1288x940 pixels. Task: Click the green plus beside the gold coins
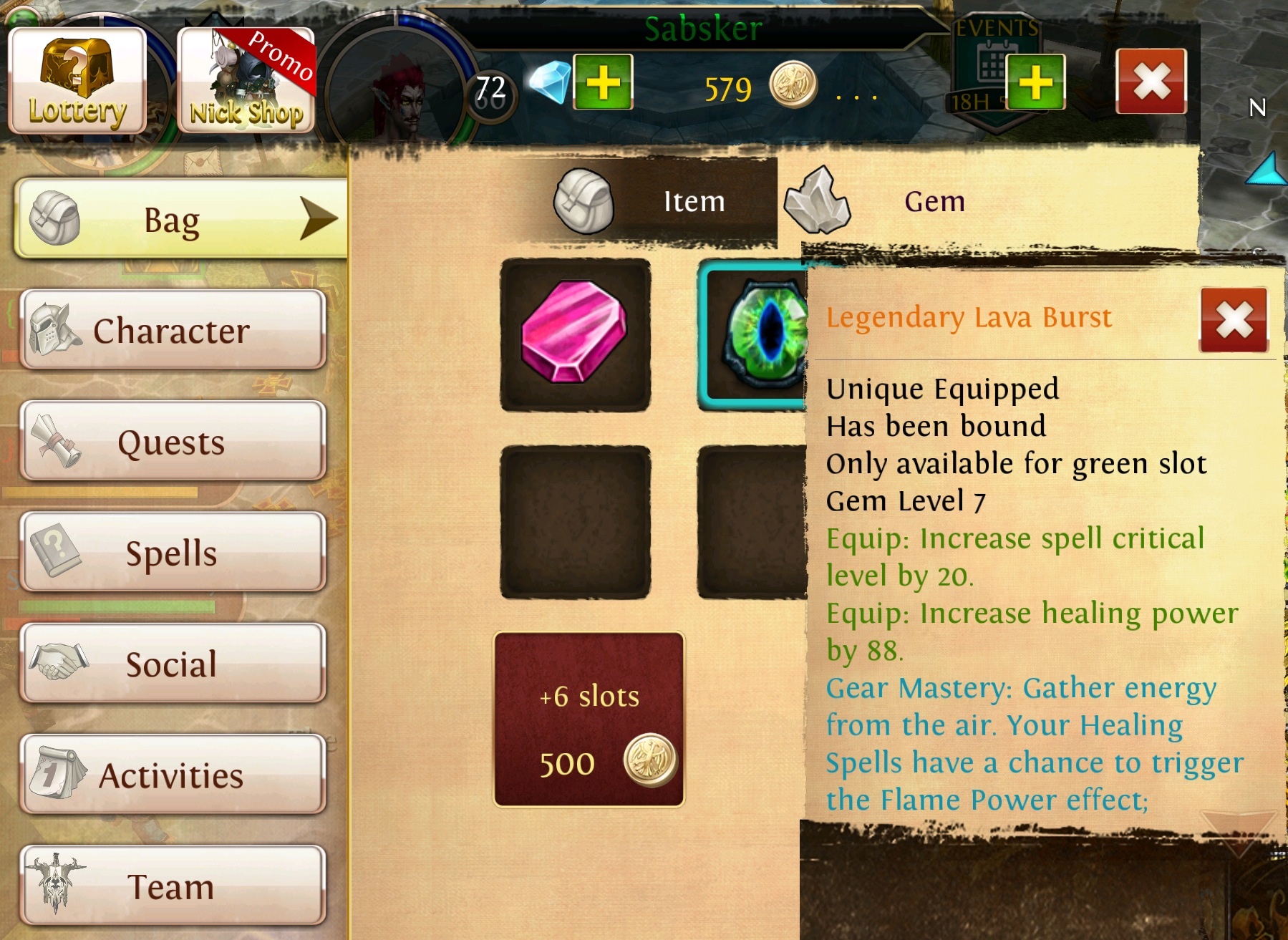(x=1035, y=82)
